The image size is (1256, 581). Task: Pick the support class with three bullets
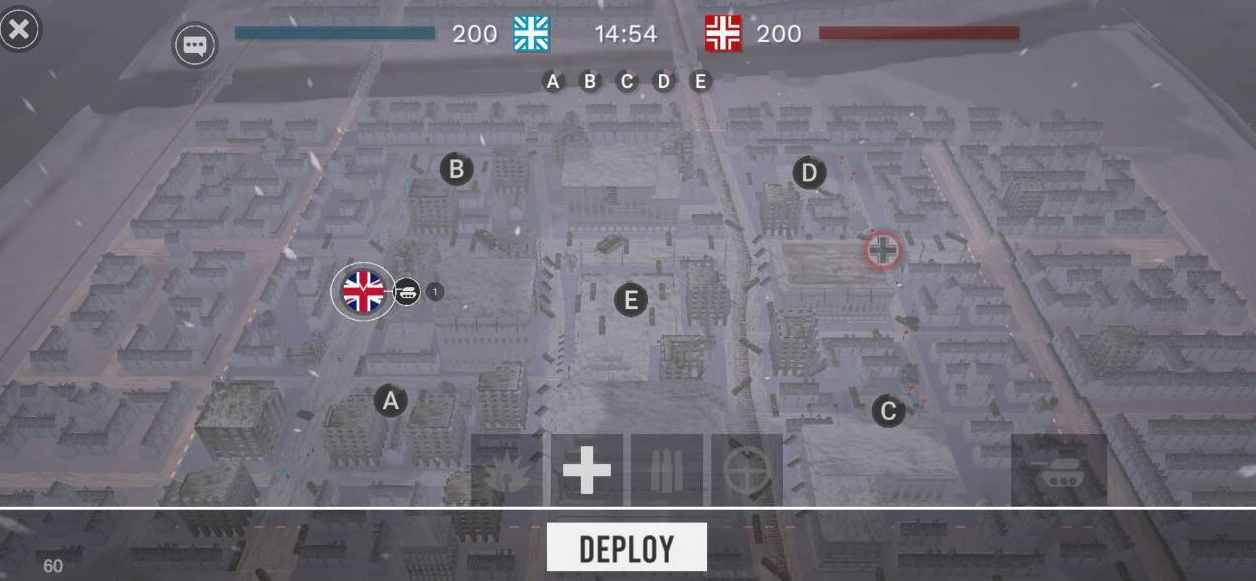click(667, 470)
